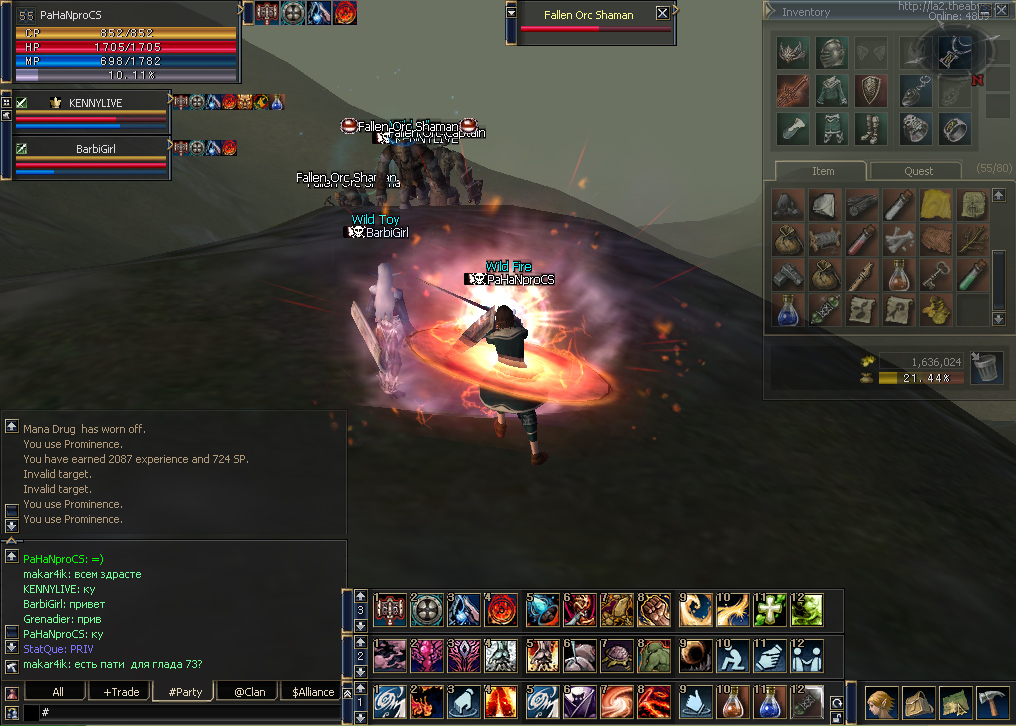Viewport: 1016px width, 726px height.
Task: Open the All chat tab
Action: point(58,692)
